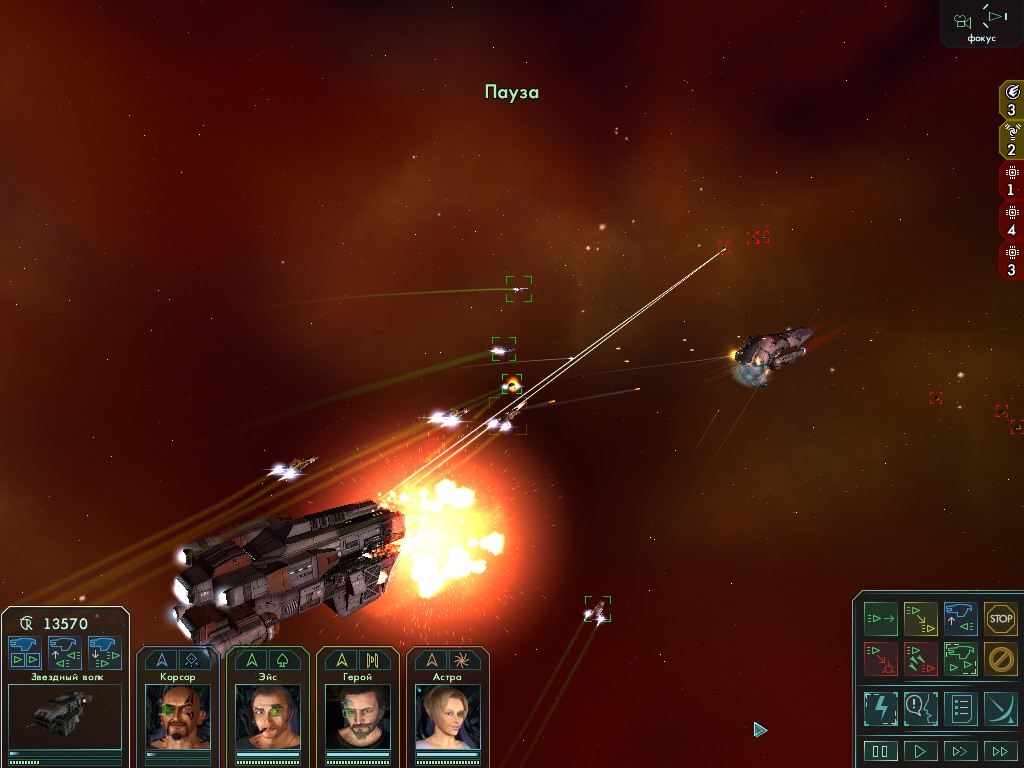Open the communications speech-bubble panel

(x=920, y=708)
